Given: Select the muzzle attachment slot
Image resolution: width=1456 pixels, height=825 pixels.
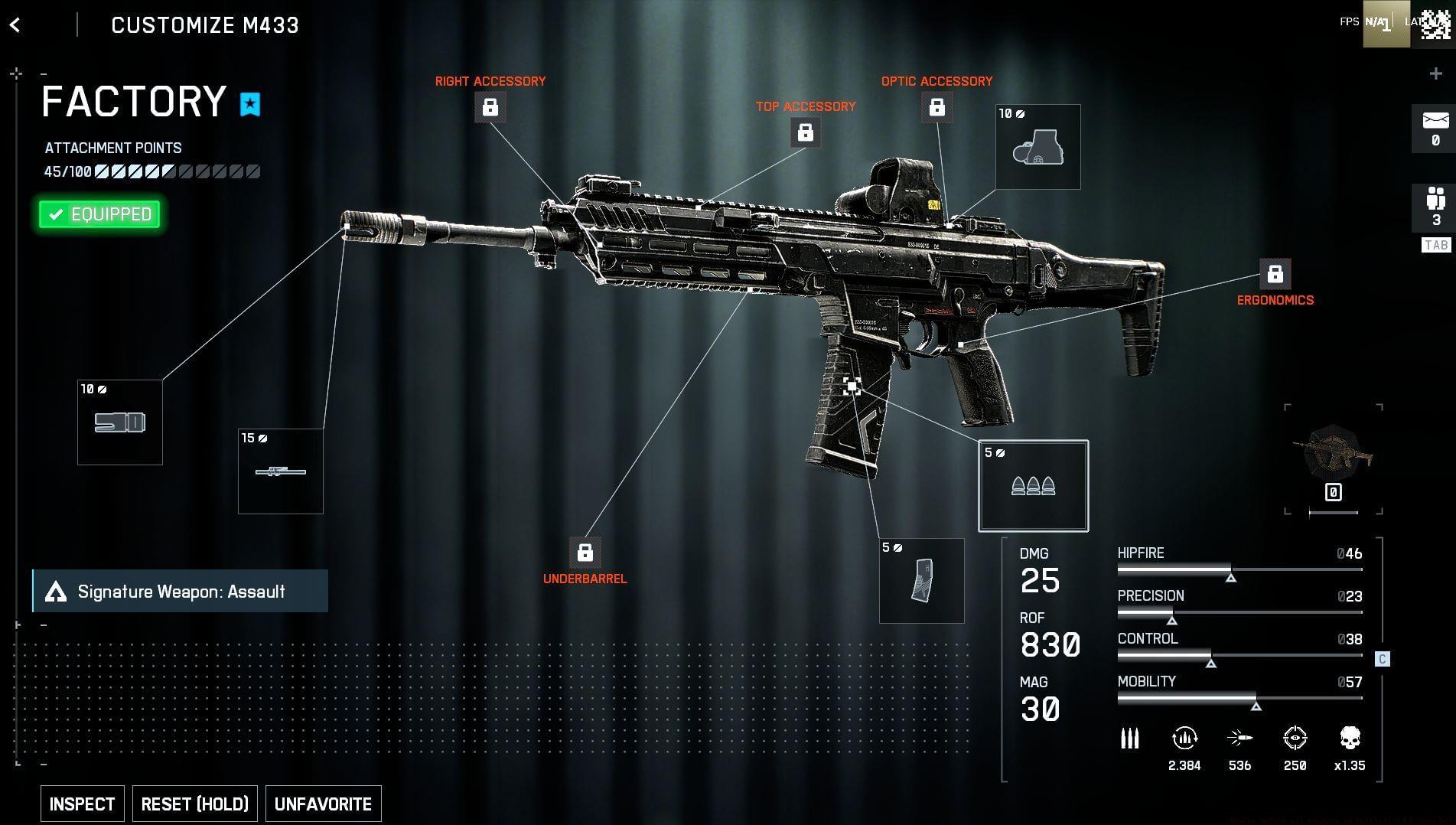Looking at the screenshot, I should [x=120, y=422].
